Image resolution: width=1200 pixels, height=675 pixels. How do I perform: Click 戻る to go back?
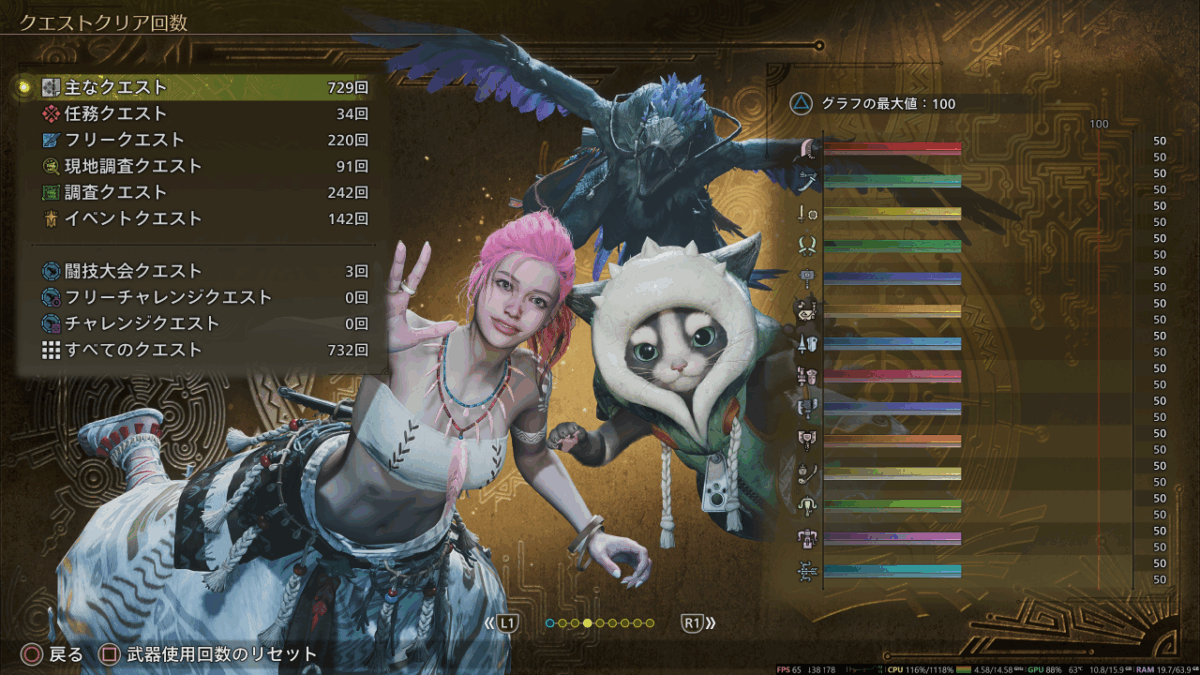[55, 655]
